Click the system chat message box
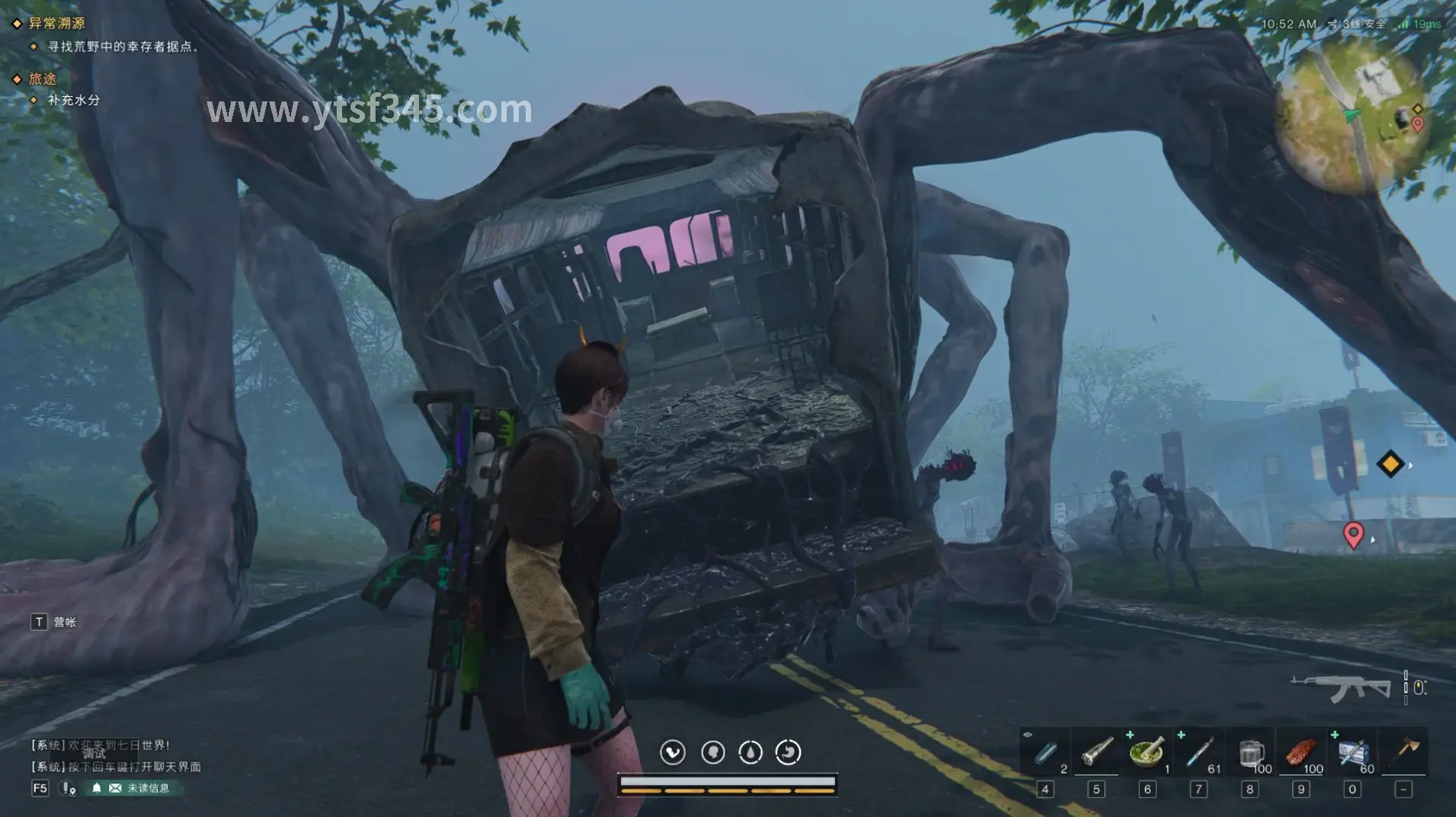The width and height of the screenshot is (1456, 817). coord(116,756)
